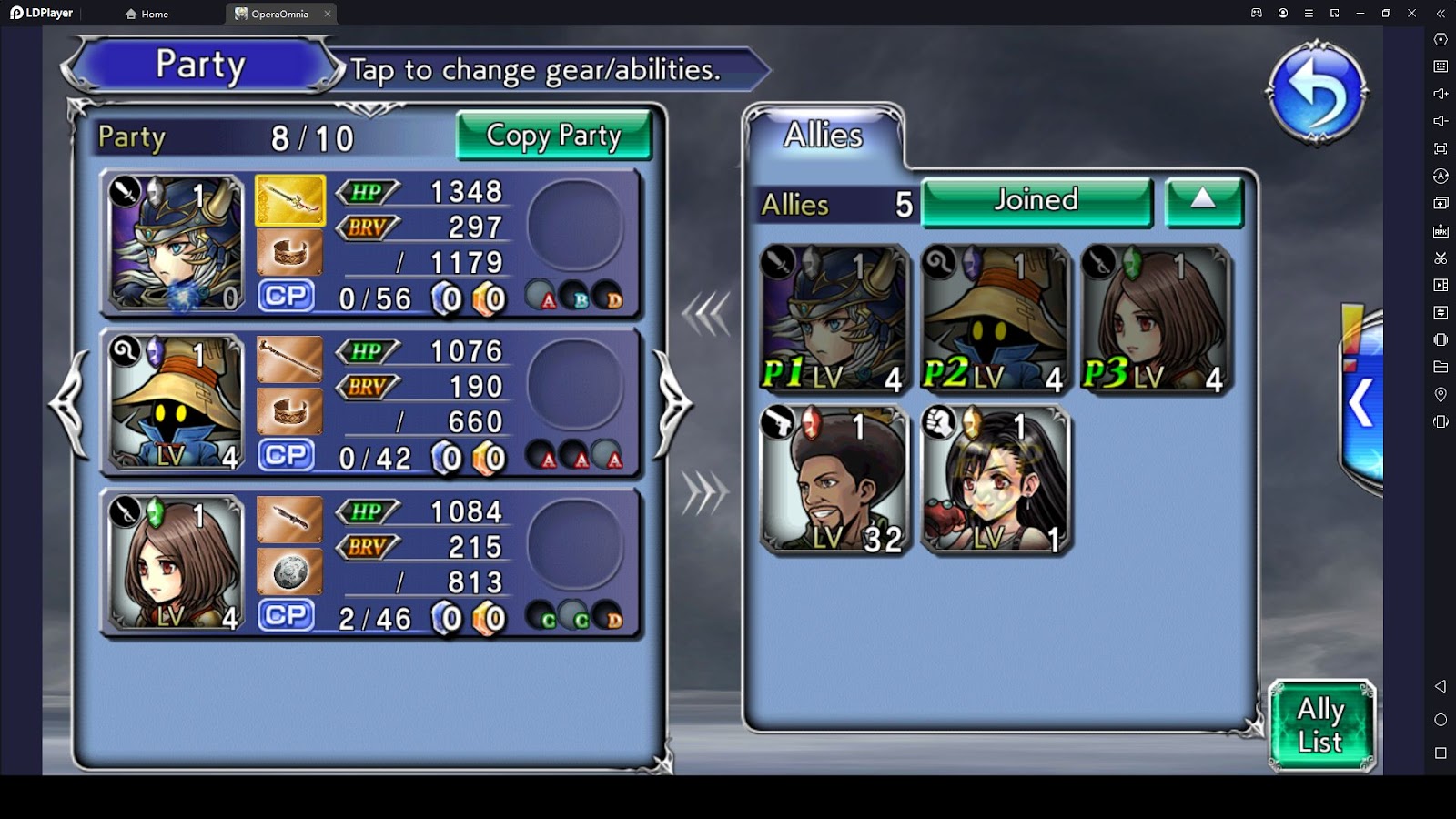1456x819 pixels.
Task: Expand the blue side tab with exclamation mark
Action: pyautogui.click(x=1361, y=400)
